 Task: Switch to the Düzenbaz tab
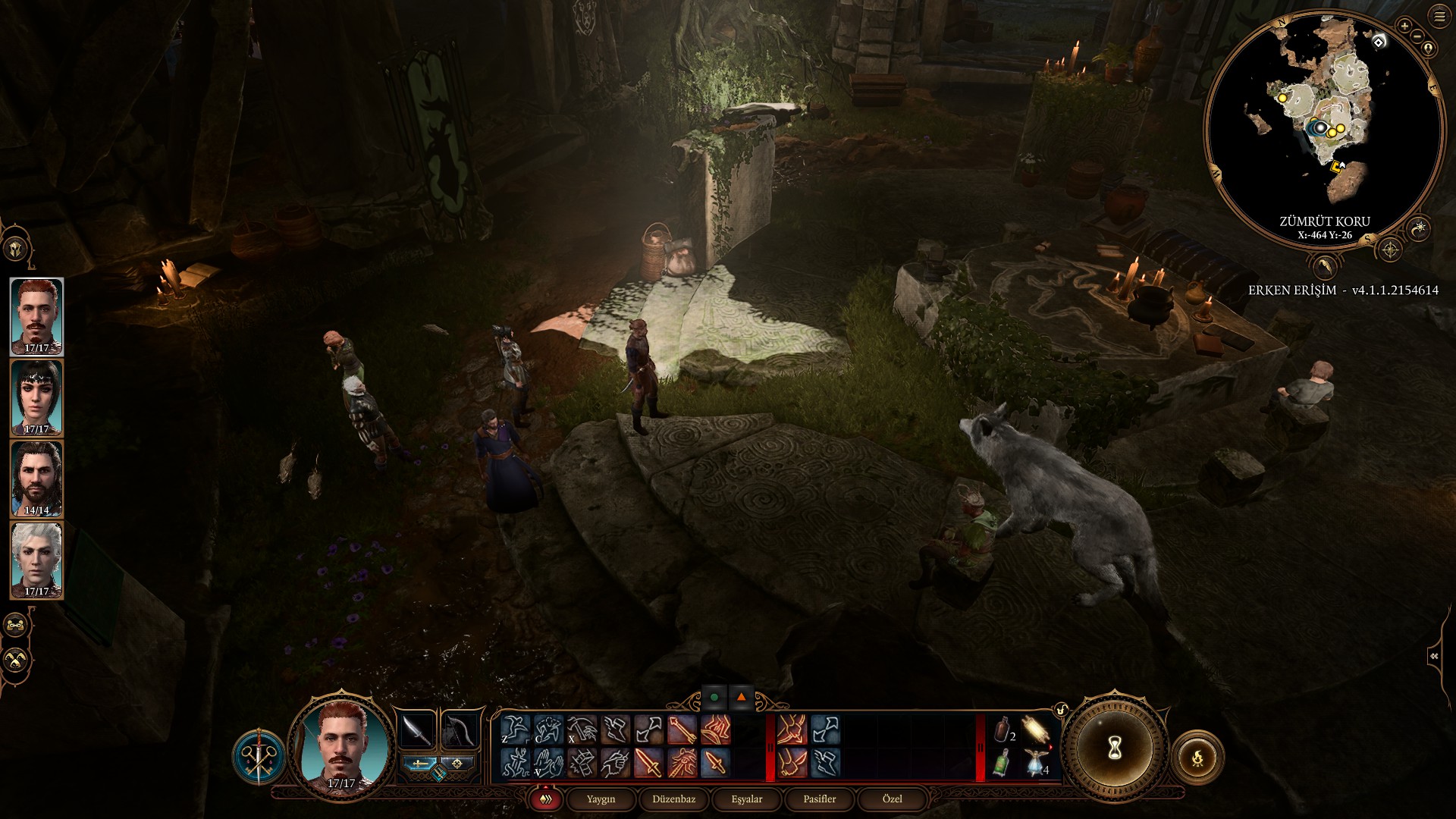click(x=673, y=799)
